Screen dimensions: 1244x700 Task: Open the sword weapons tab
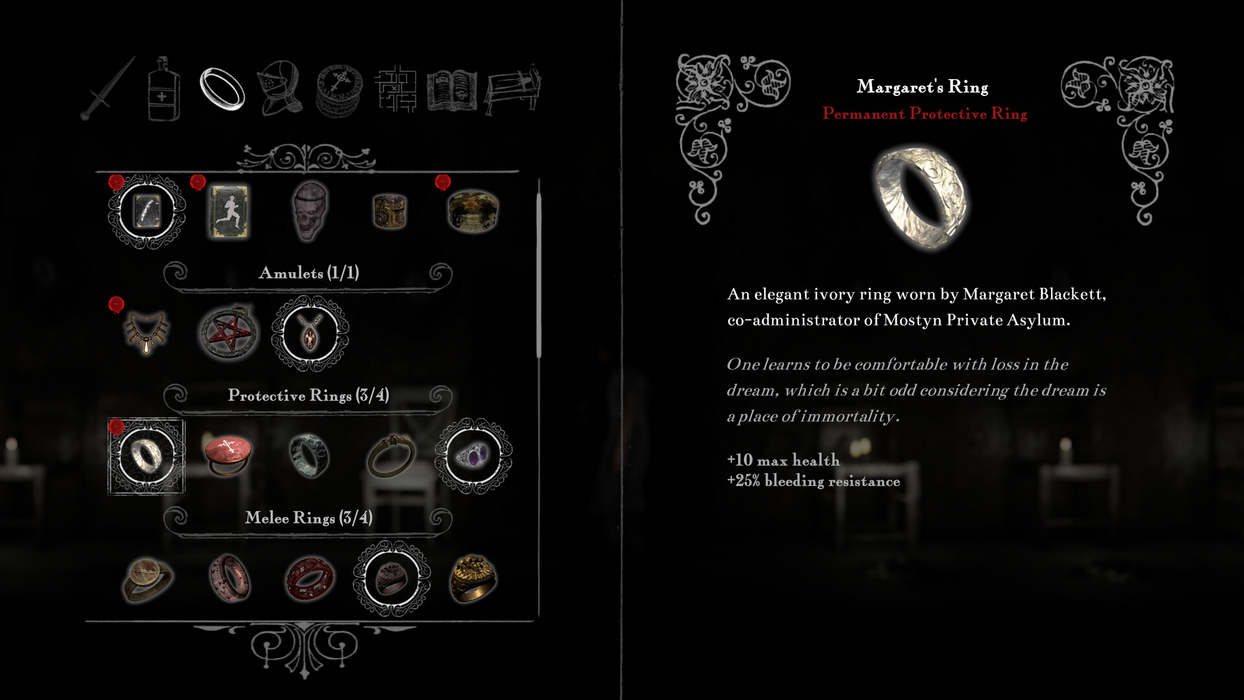point(108,88)
